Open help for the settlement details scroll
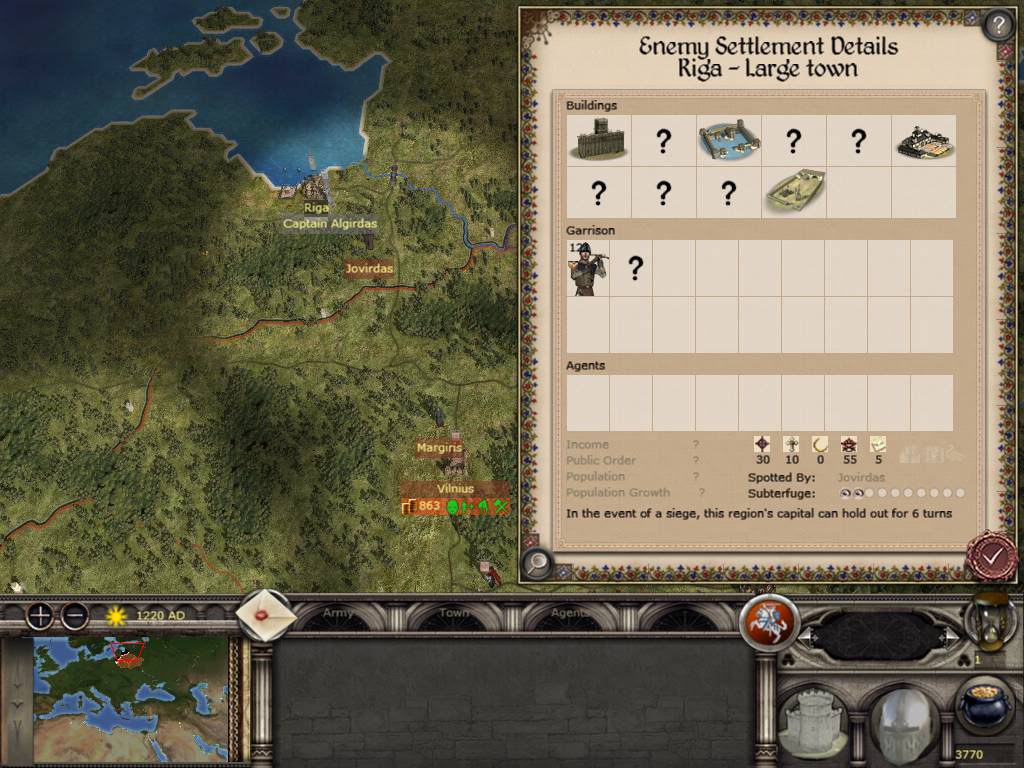This screenshot has width=1024, height=768. (x=998, y=24)
